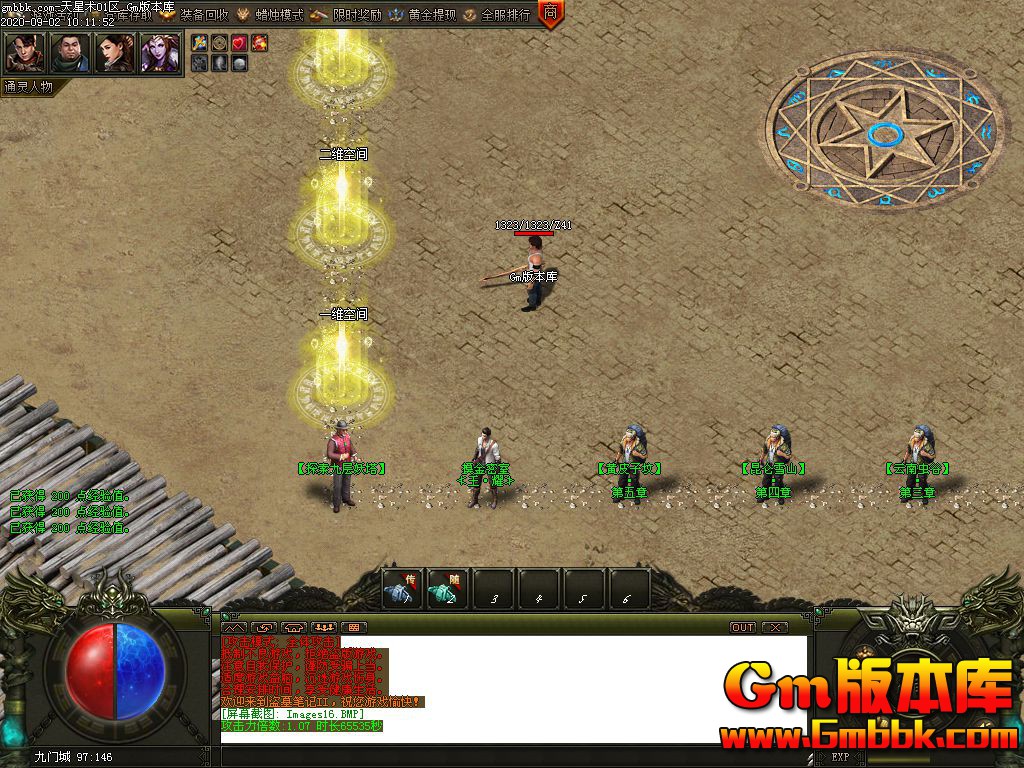The width and height of the screenshot is (1024, 768).
Task: Click the mountain-shaped chat filter button
Action: click(233, 627)
